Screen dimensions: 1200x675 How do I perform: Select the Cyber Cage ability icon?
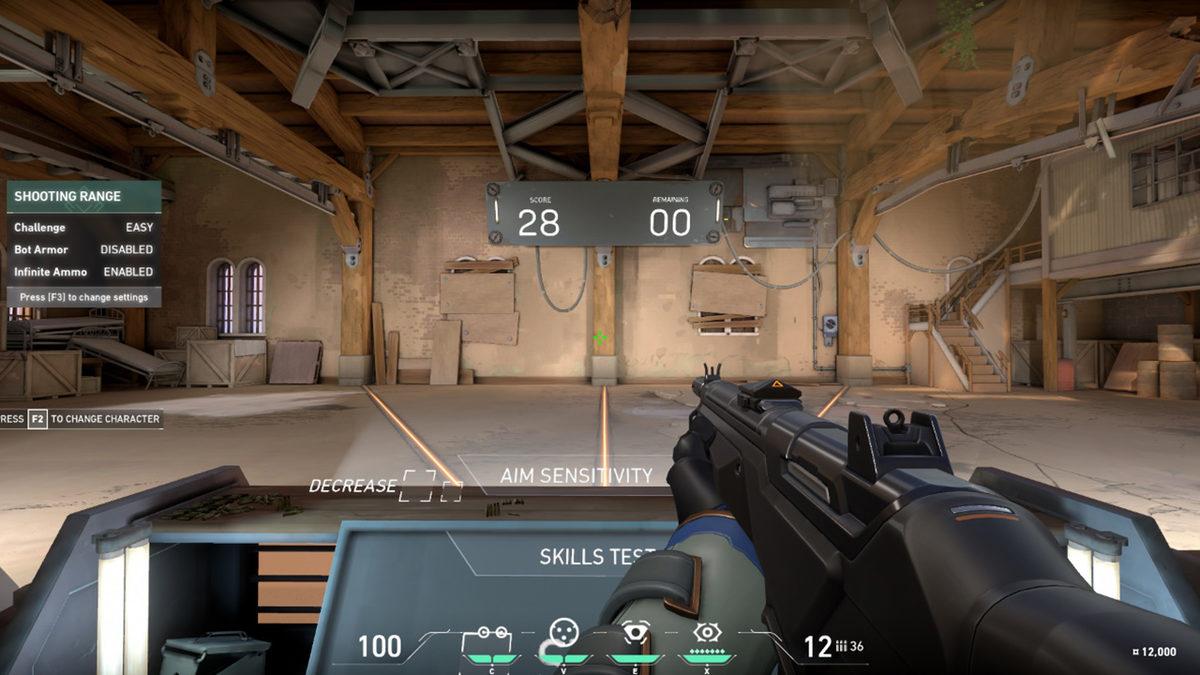coord(564,633)
